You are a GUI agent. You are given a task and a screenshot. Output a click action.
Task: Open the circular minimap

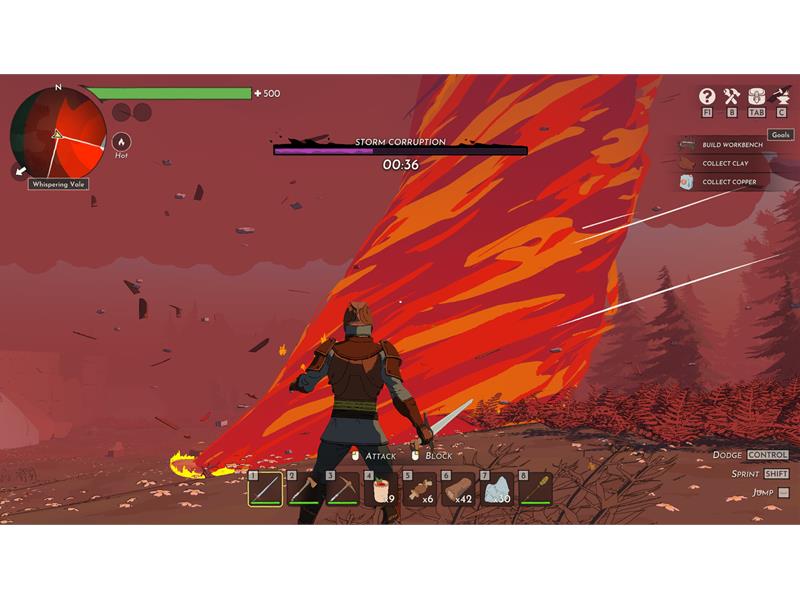click(58, 133)
